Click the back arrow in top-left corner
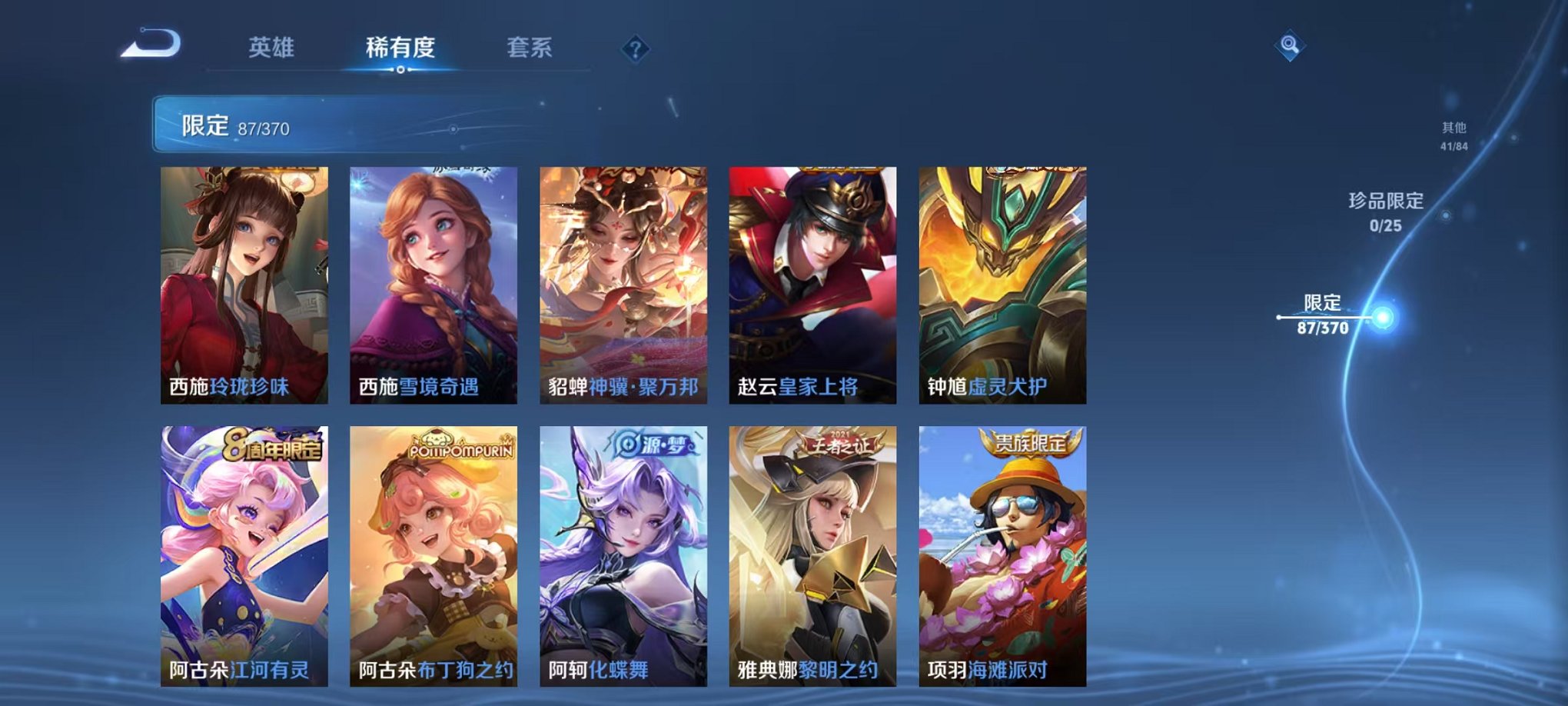 tap(152, 48)
